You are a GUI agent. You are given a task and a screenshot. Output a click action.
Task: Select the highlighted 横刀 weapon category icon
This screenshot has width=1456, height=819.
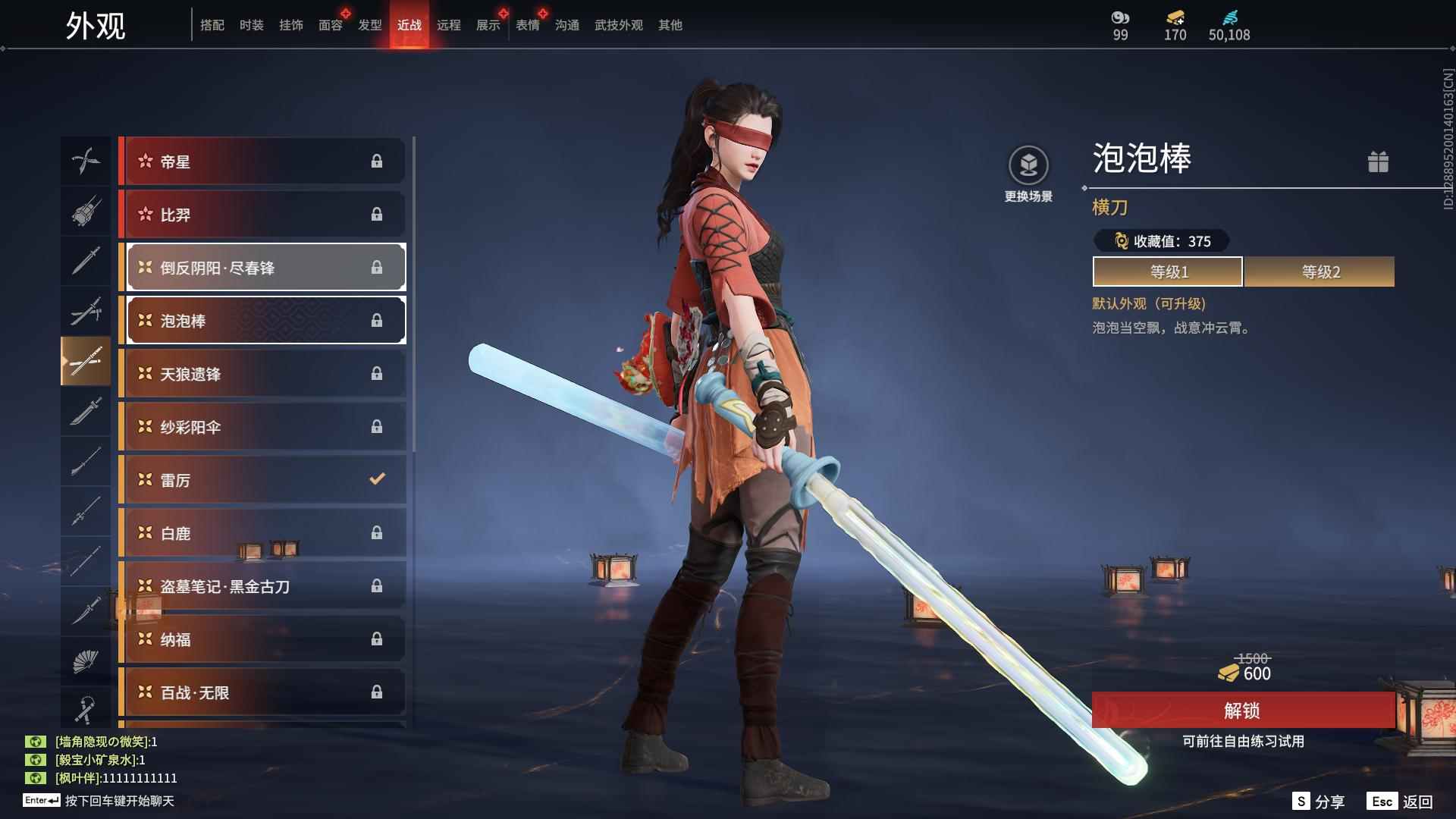pos(86,362)
